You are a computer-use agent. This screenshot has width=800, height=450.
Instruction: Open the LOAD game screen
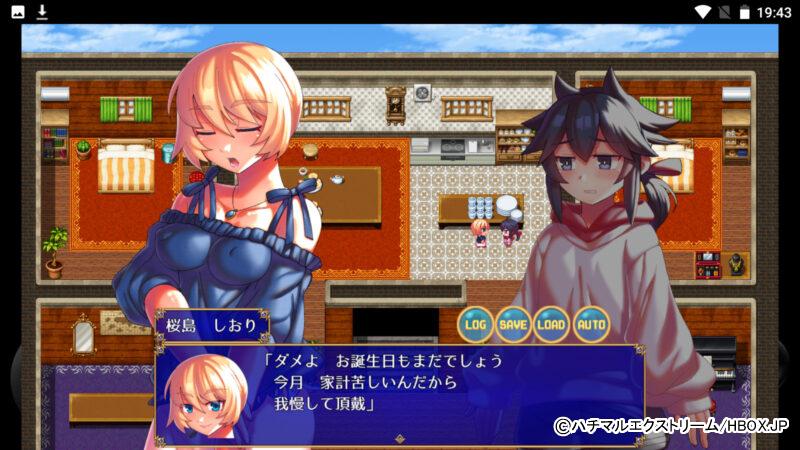552,324
